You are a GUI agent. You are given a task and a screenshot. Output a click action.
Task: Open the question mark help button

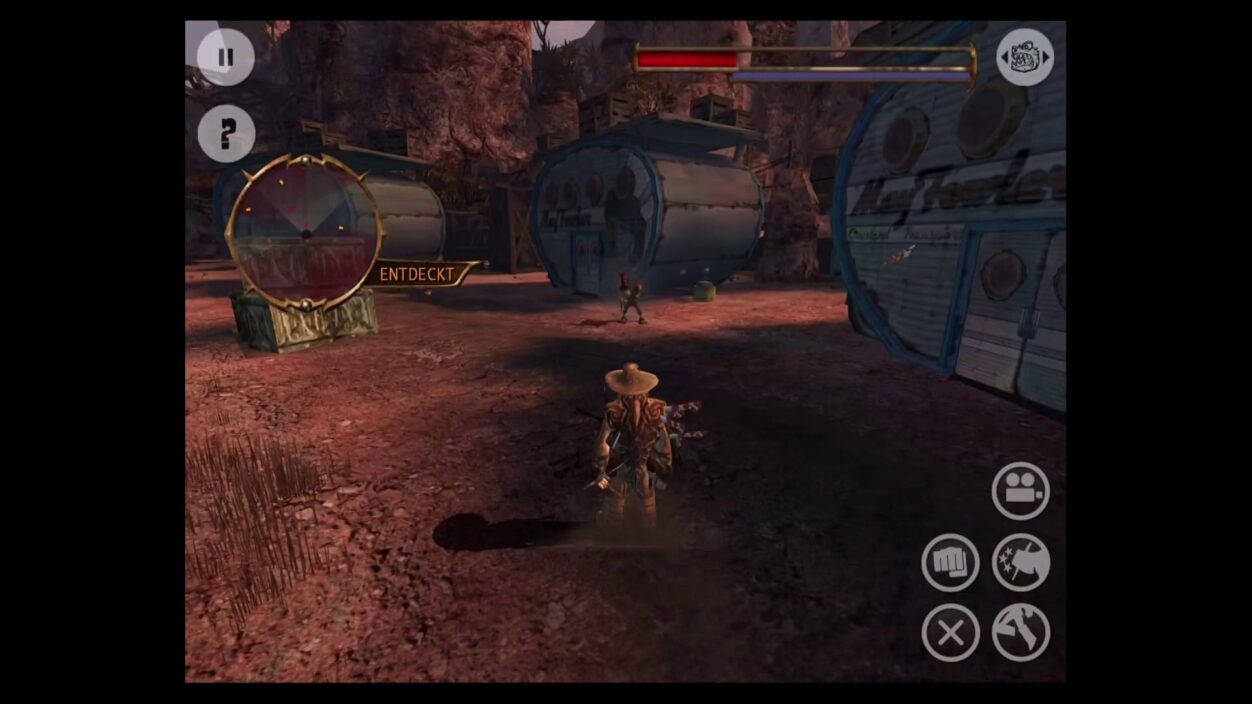(x=226, y=133)
